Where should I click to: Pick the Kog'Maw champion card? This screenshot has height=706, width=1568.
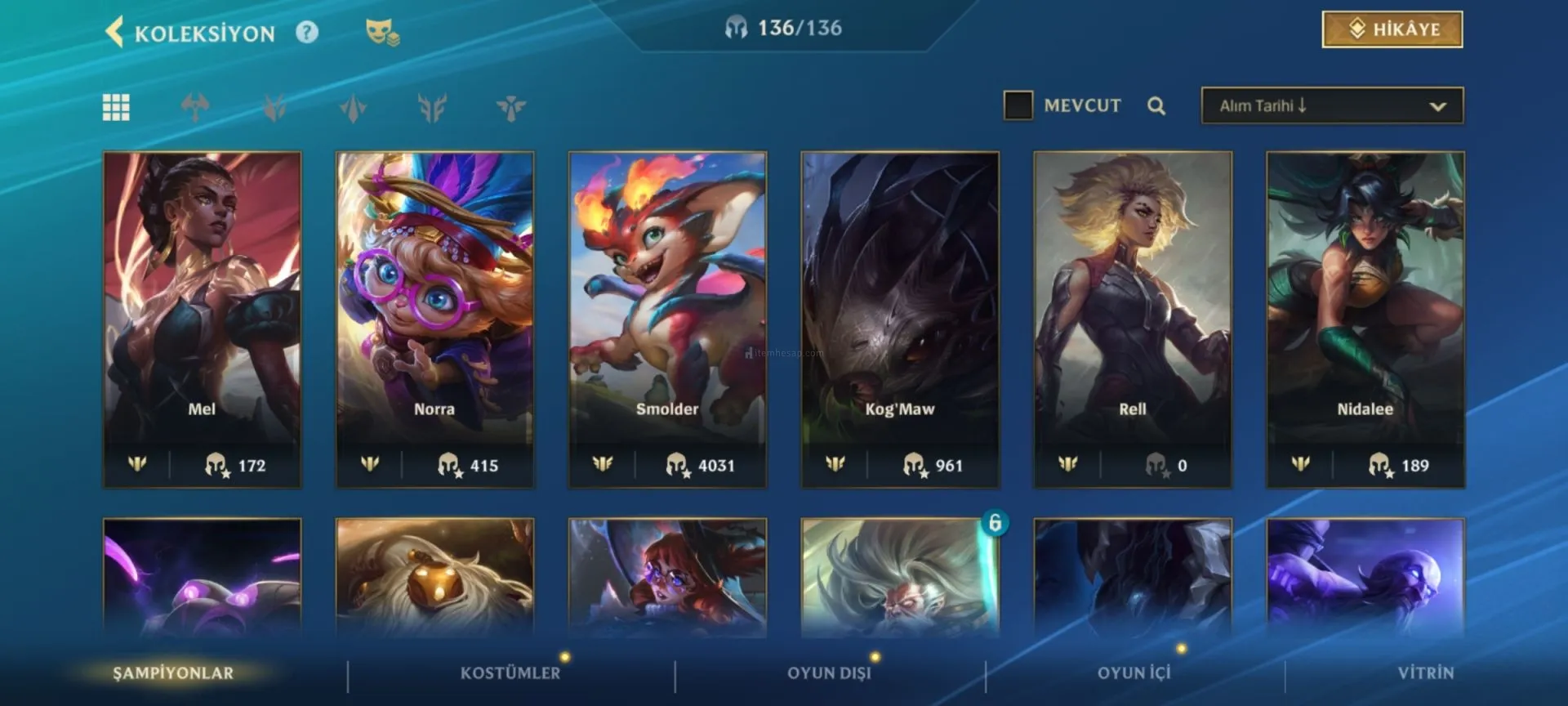(900, 319)
